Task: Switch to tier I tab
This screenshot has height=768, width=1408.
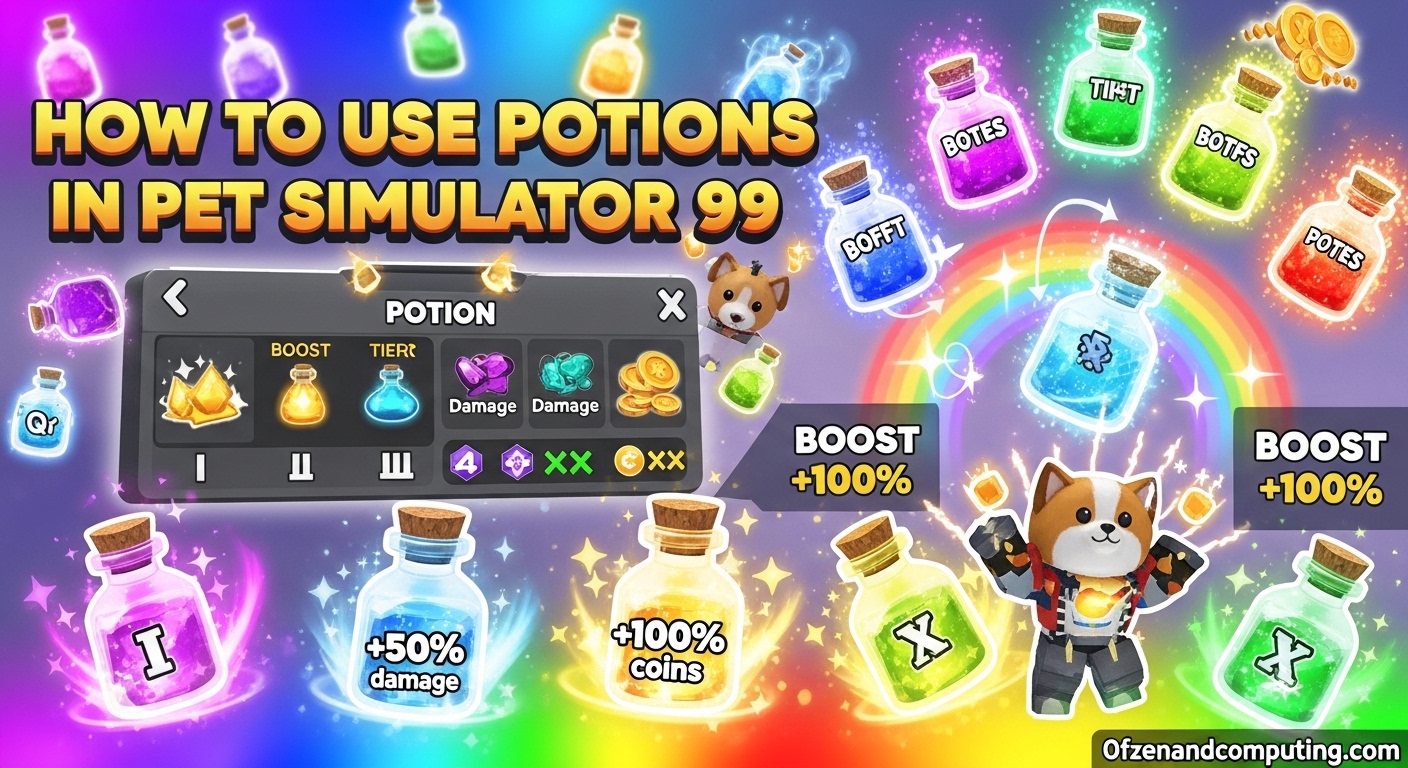Action: click(x=199, y=465)
